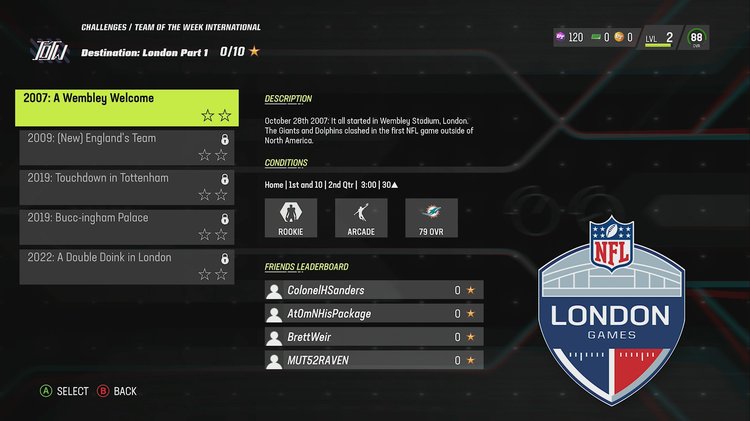
Task: Click the Arcade game style tile
Action: pyautogui.click(x=360, y=218)
